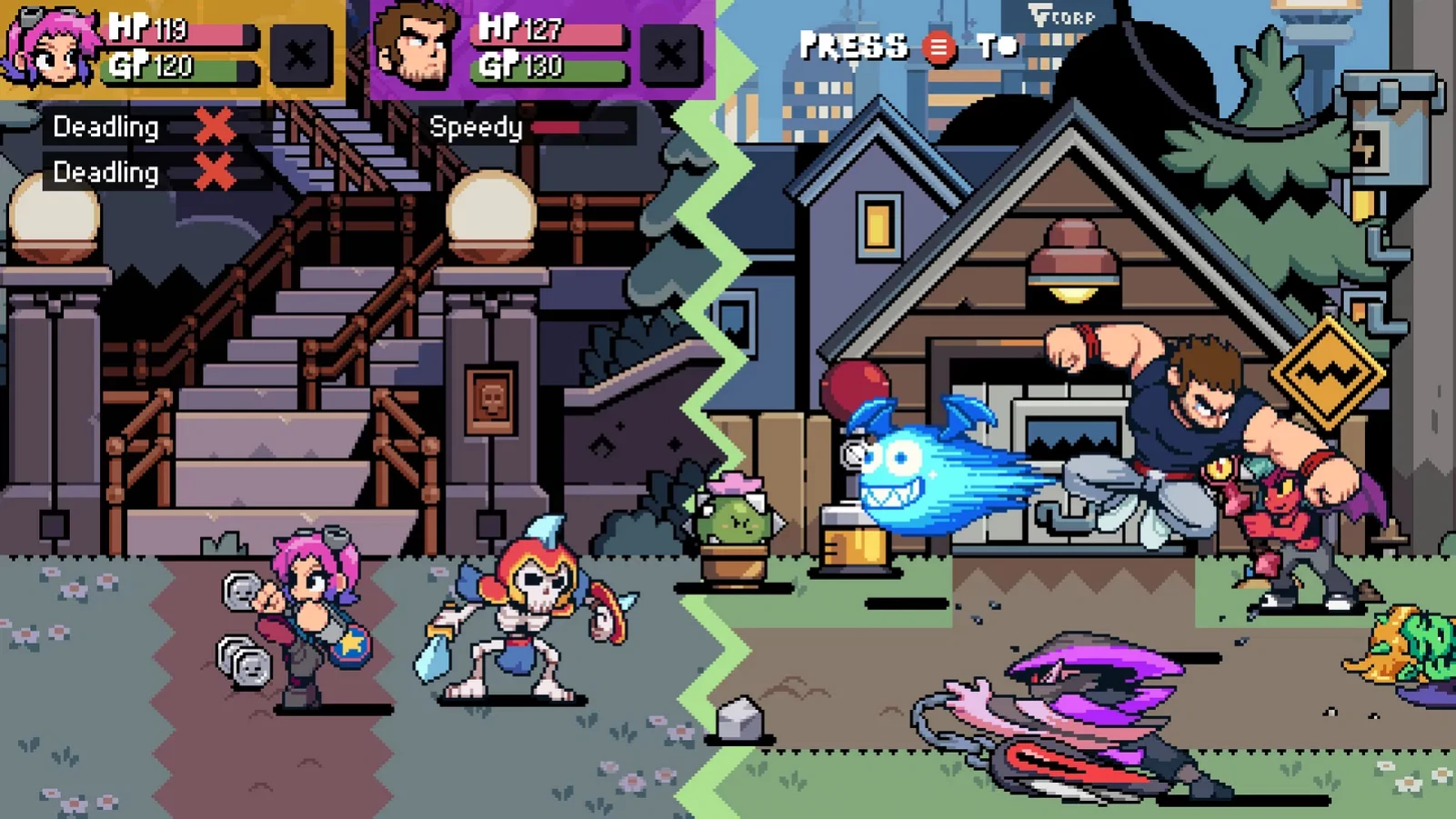This screenshot has height=819, width=1456.
Task: Click the Speedy name label
Action: (477, 128)
